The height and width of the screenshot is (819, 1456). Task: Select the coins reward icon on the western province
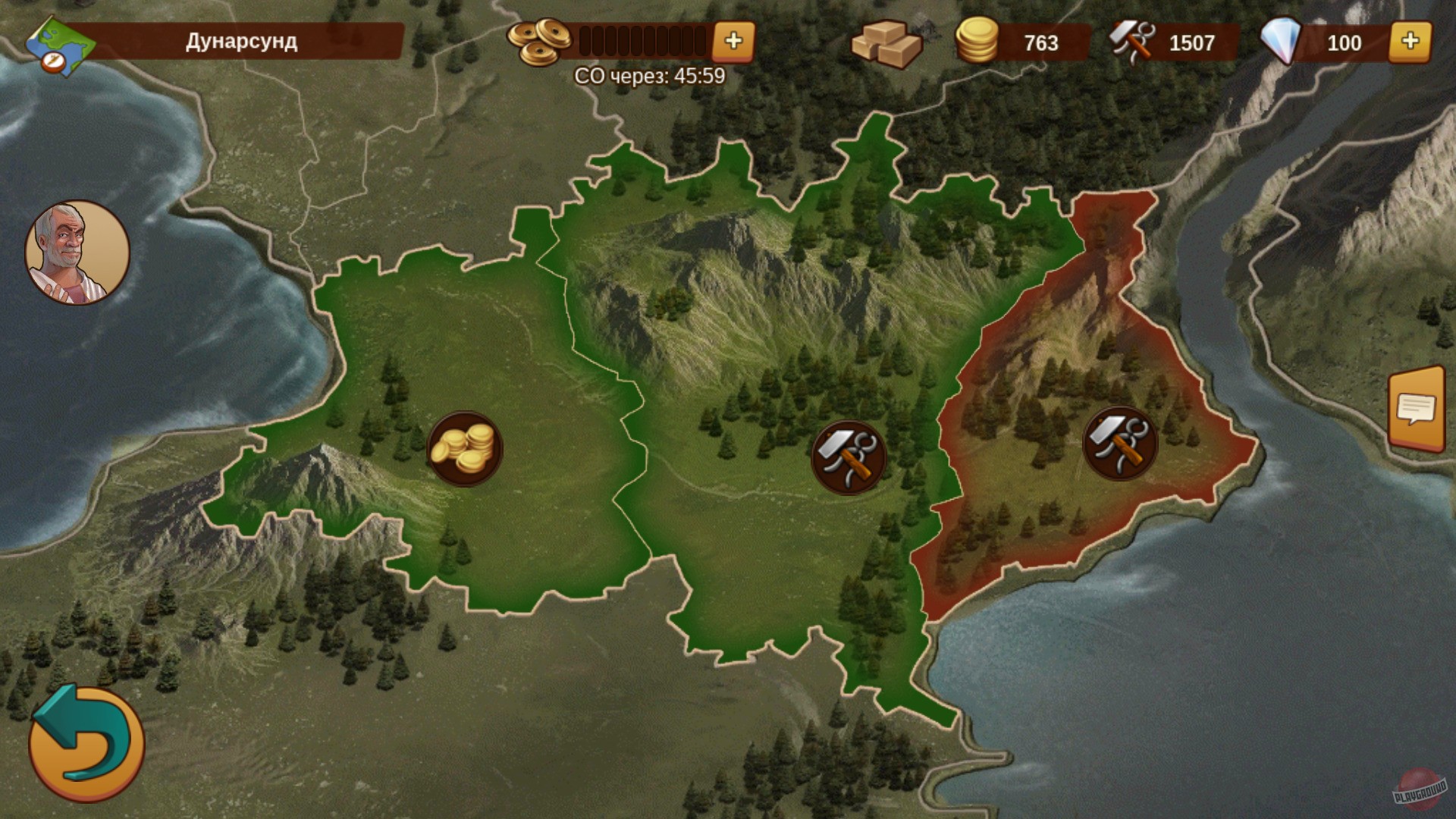463,448
